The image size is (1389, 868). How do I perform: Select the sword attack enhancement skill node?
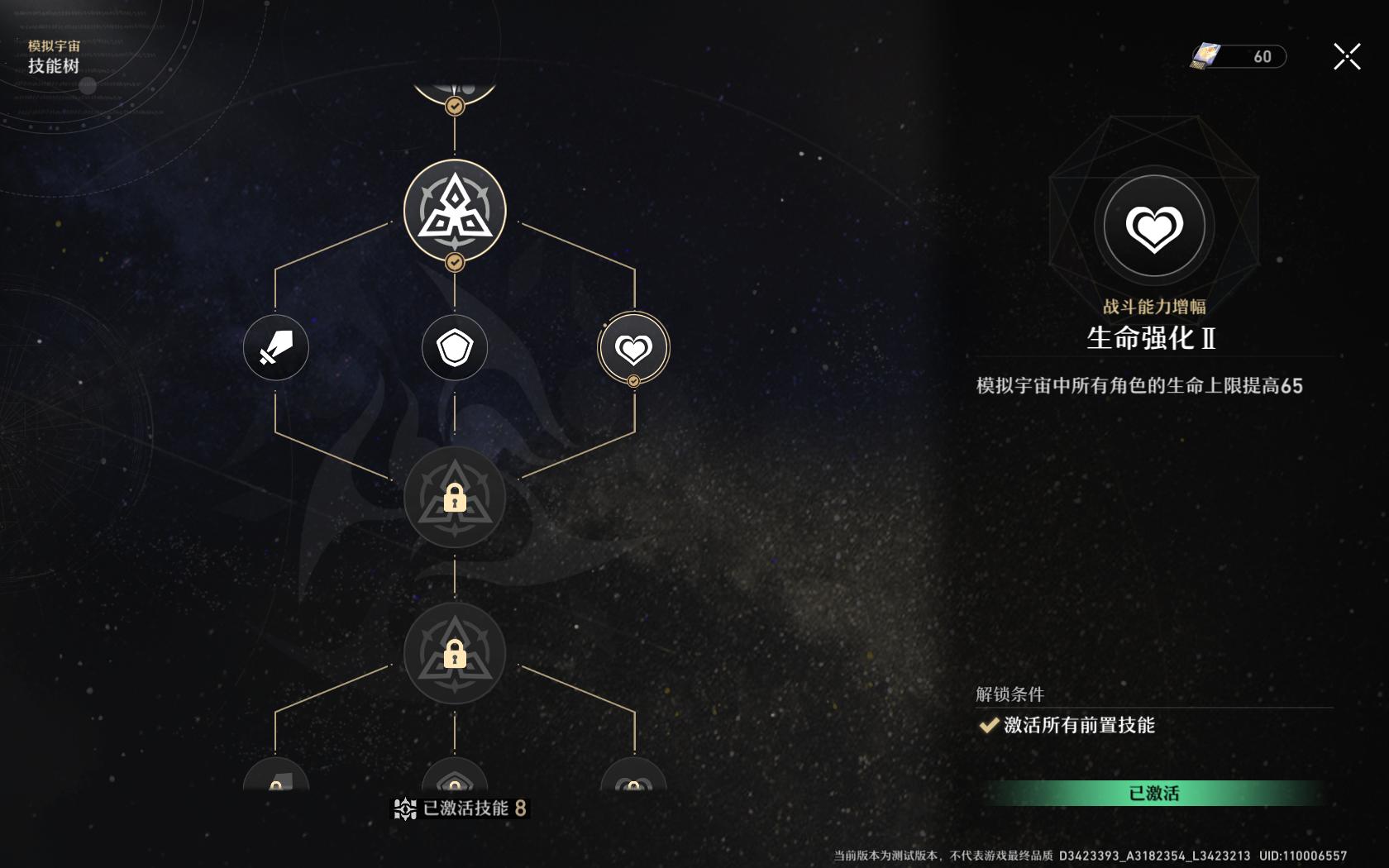click(275, 349)
